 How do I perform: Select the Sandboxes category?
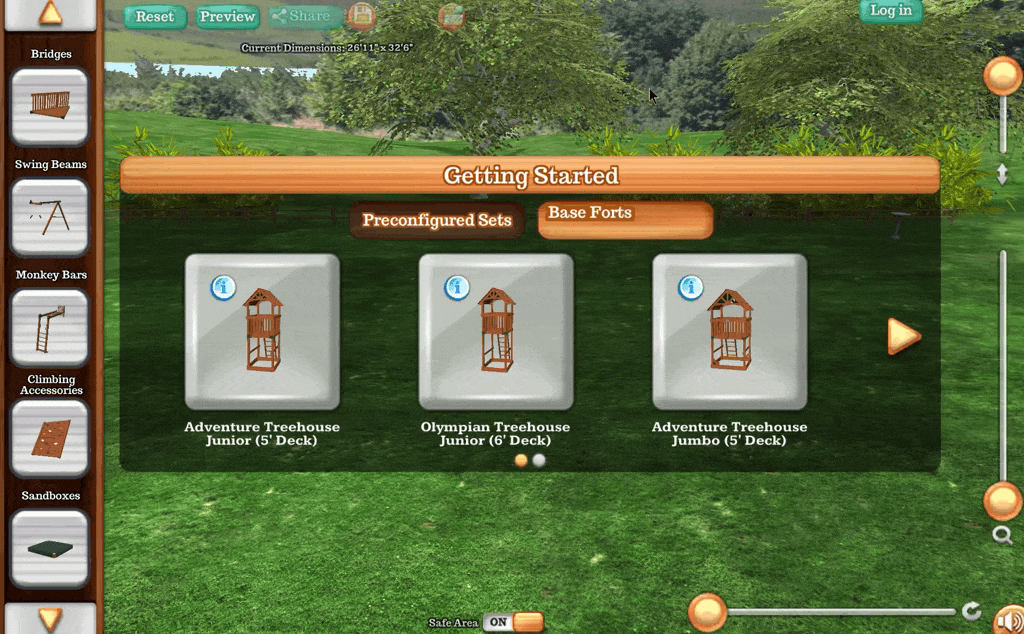(50, 548)
